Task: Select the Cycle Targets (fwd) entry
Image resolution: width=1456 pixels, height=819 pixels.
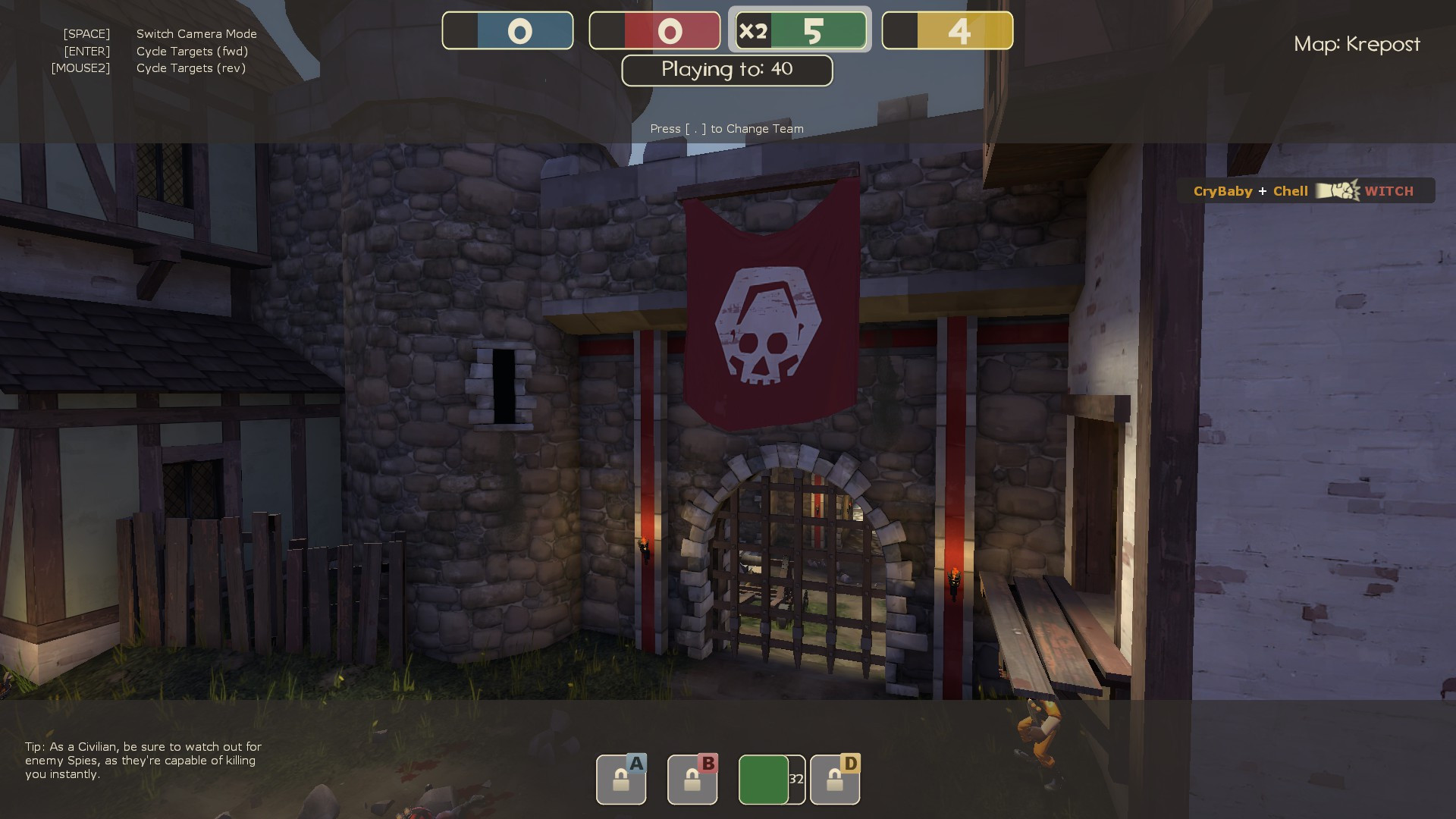Action: tap(193, 51)
